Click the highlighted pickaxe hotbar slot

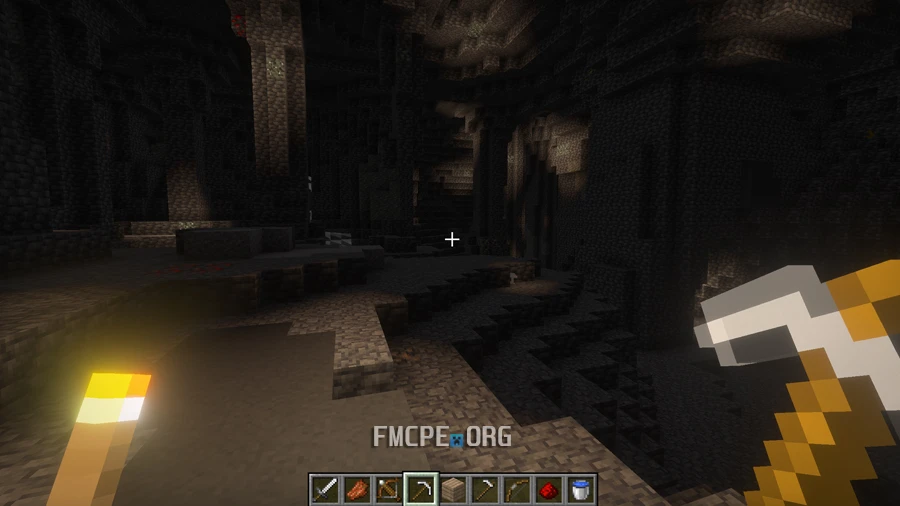point(420,489)
